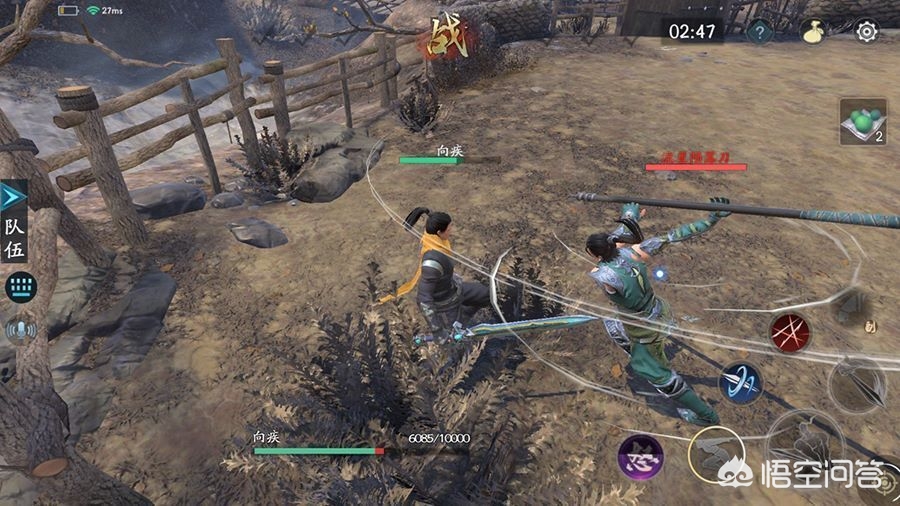The width and height of the screenshot is (900, 506).
Task: Tap the large basic attack button
Action: [x=805, y=445]
